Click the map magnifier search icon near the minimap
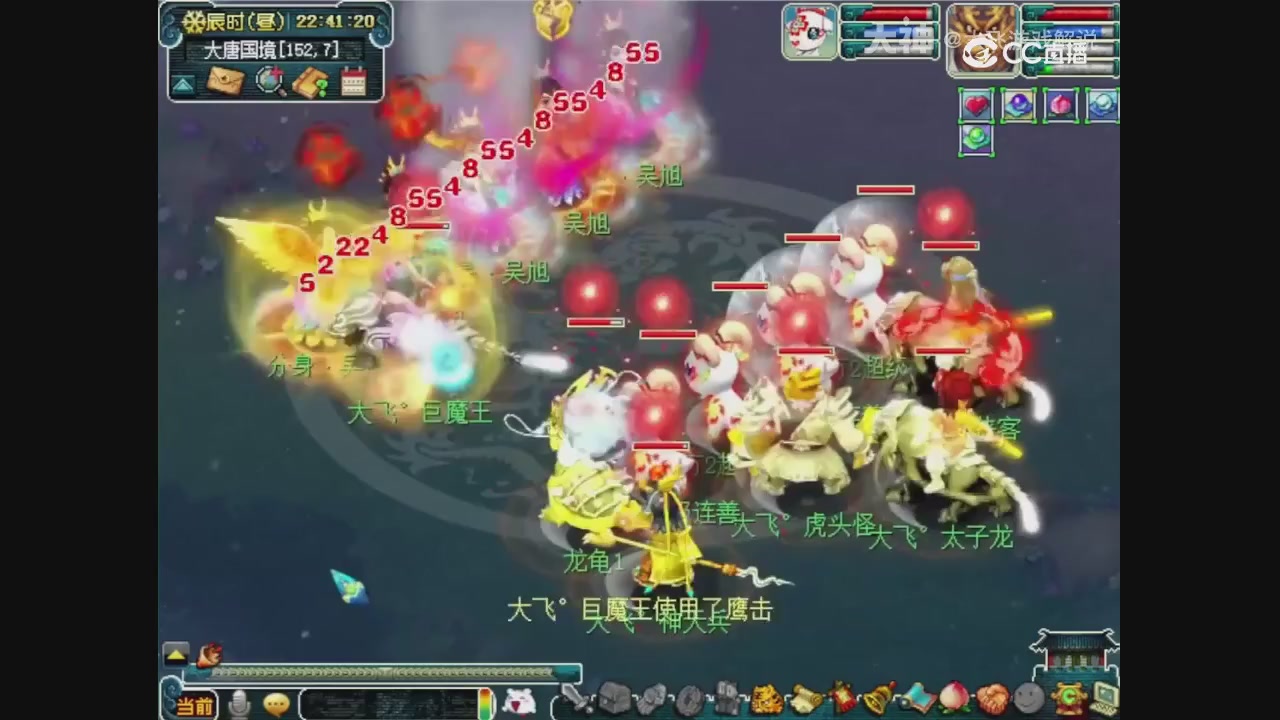The image size is (1280, 720). click(x=268, y=81)
